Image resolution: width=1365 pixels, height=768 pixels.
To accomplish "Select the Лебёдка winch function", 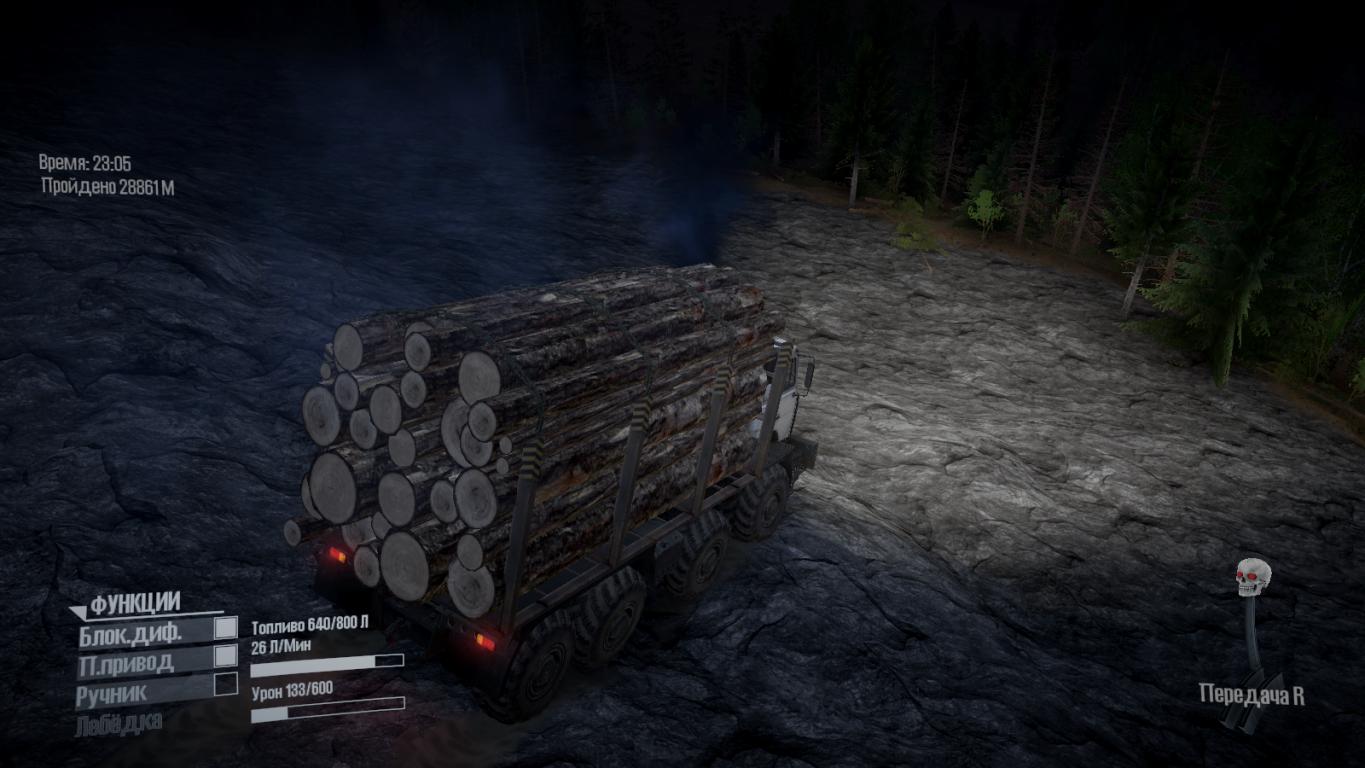I will pyautogui.click(x=118, y=723).
